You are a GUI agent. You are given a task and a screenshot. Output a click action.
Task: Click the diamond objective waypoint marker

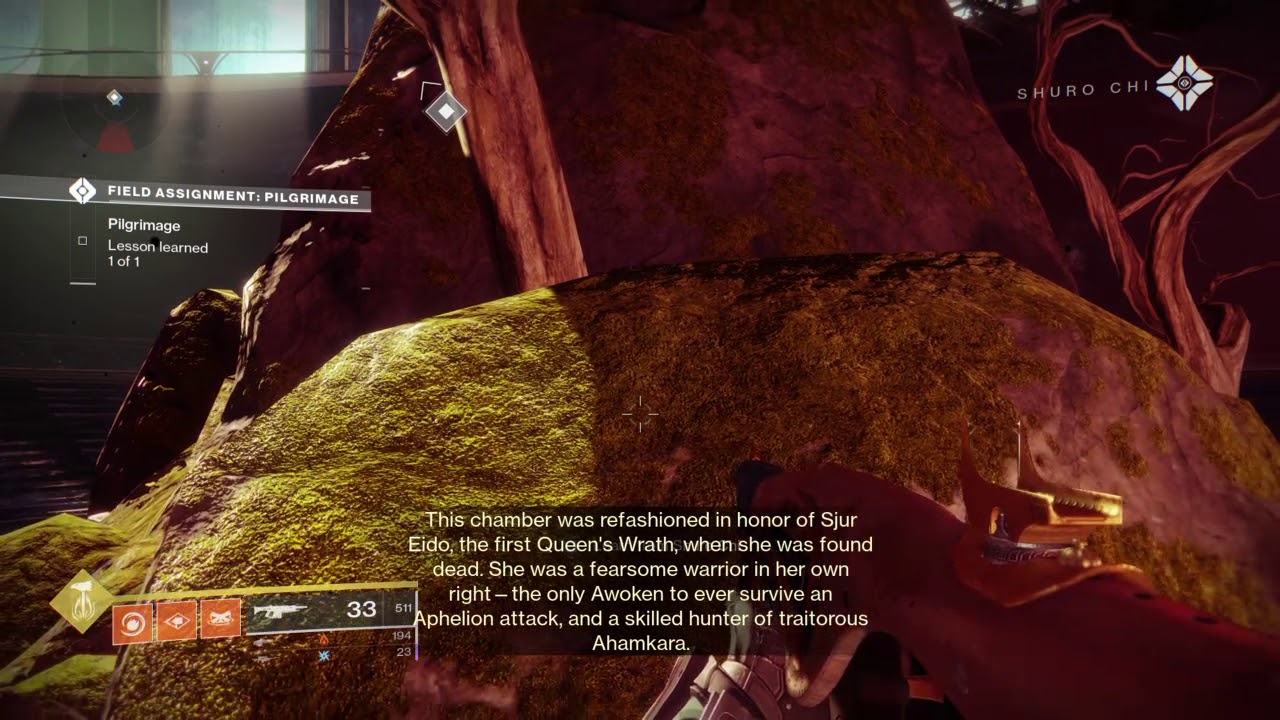[x=445, y=111]
